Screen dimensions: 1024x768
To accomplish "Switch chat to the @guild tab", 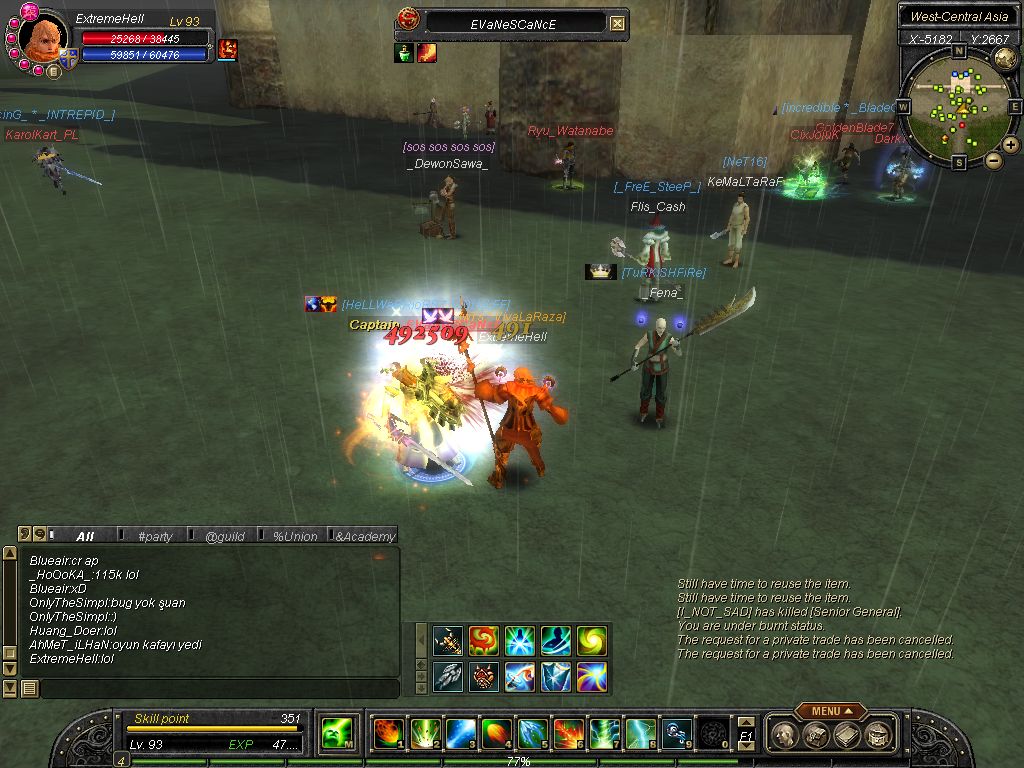I will 225,536.
